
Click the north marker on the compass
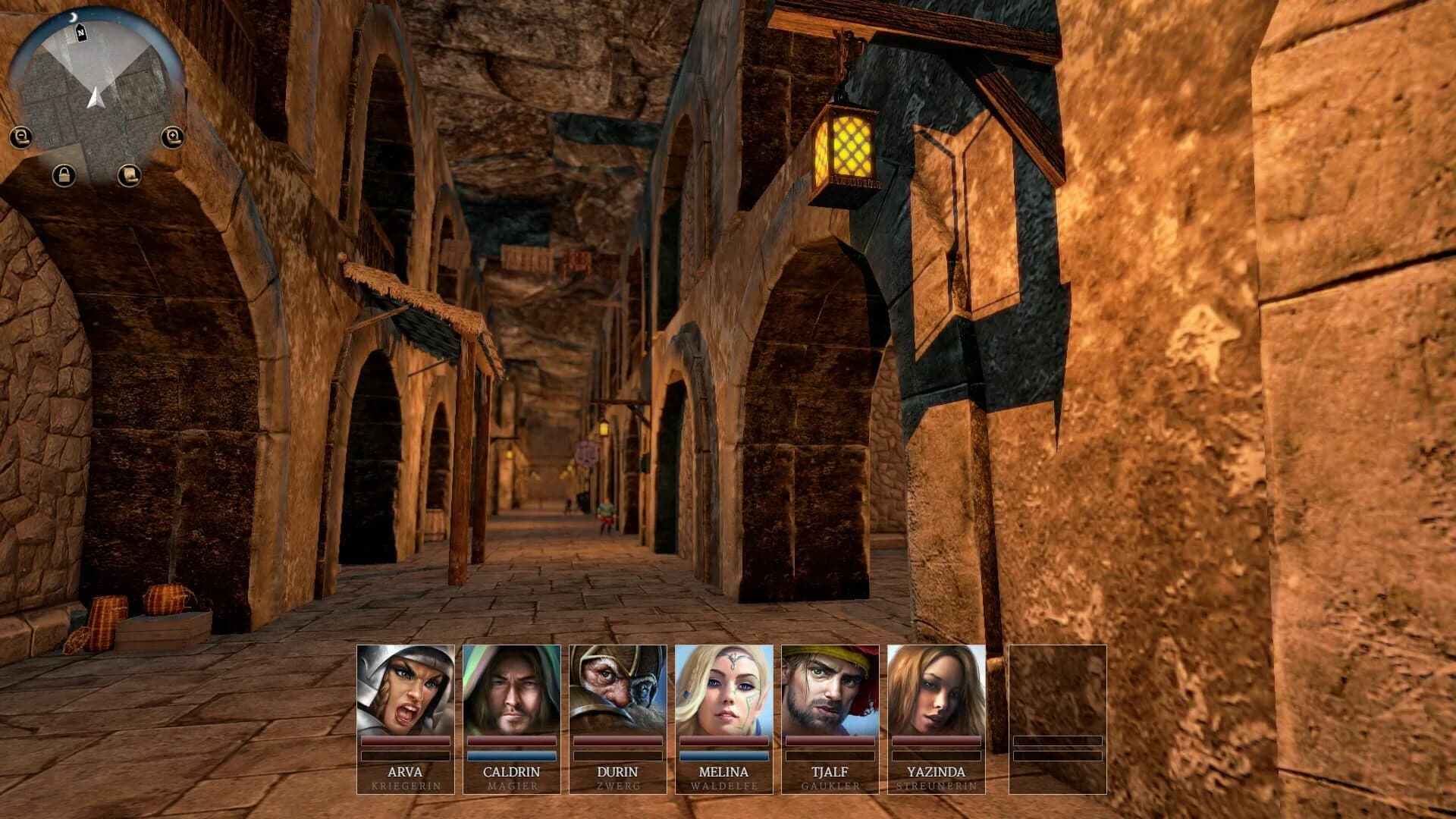81,33
